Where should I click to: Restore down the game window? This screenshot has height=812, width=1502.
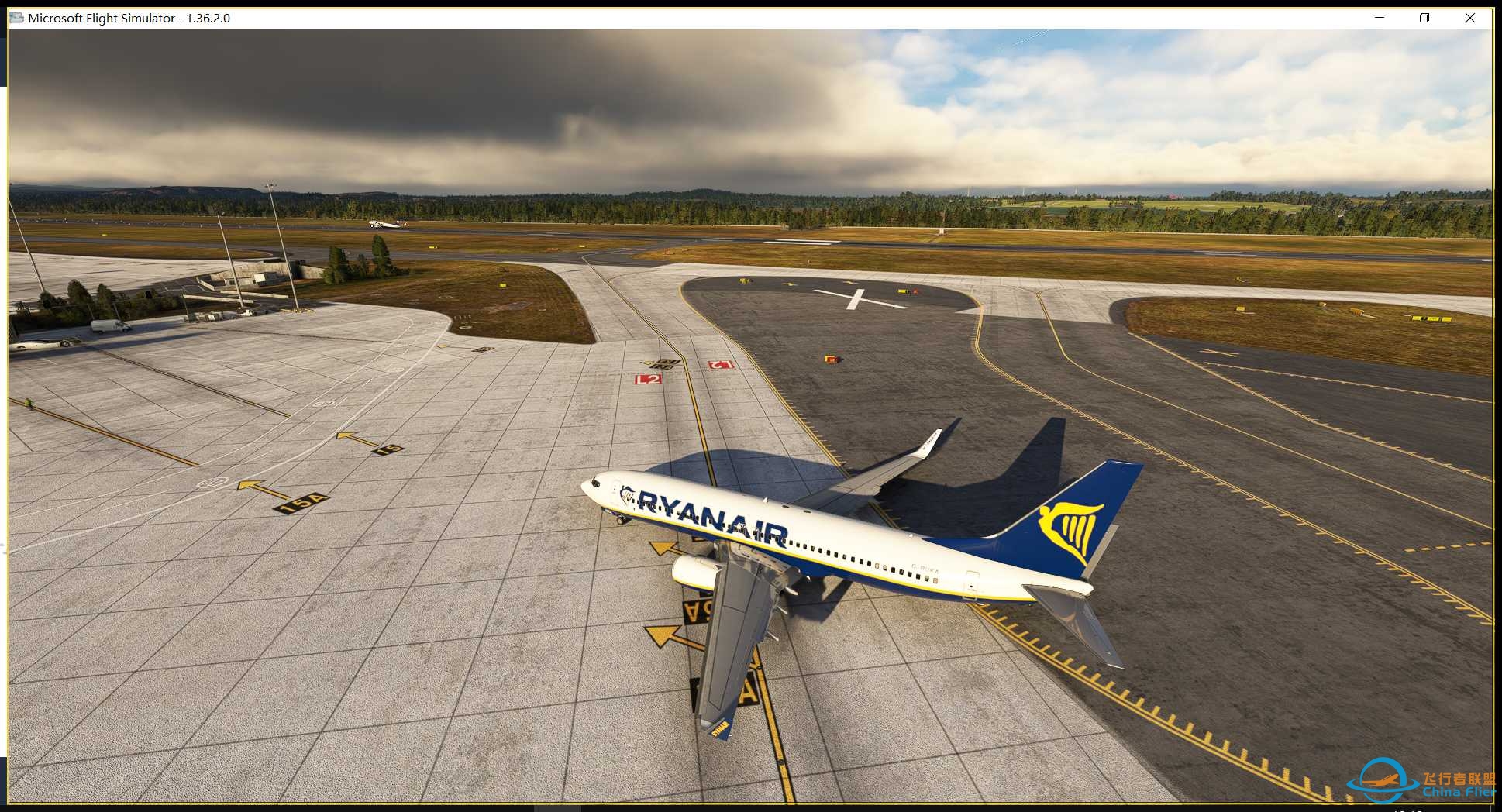tap(1424, 18)
